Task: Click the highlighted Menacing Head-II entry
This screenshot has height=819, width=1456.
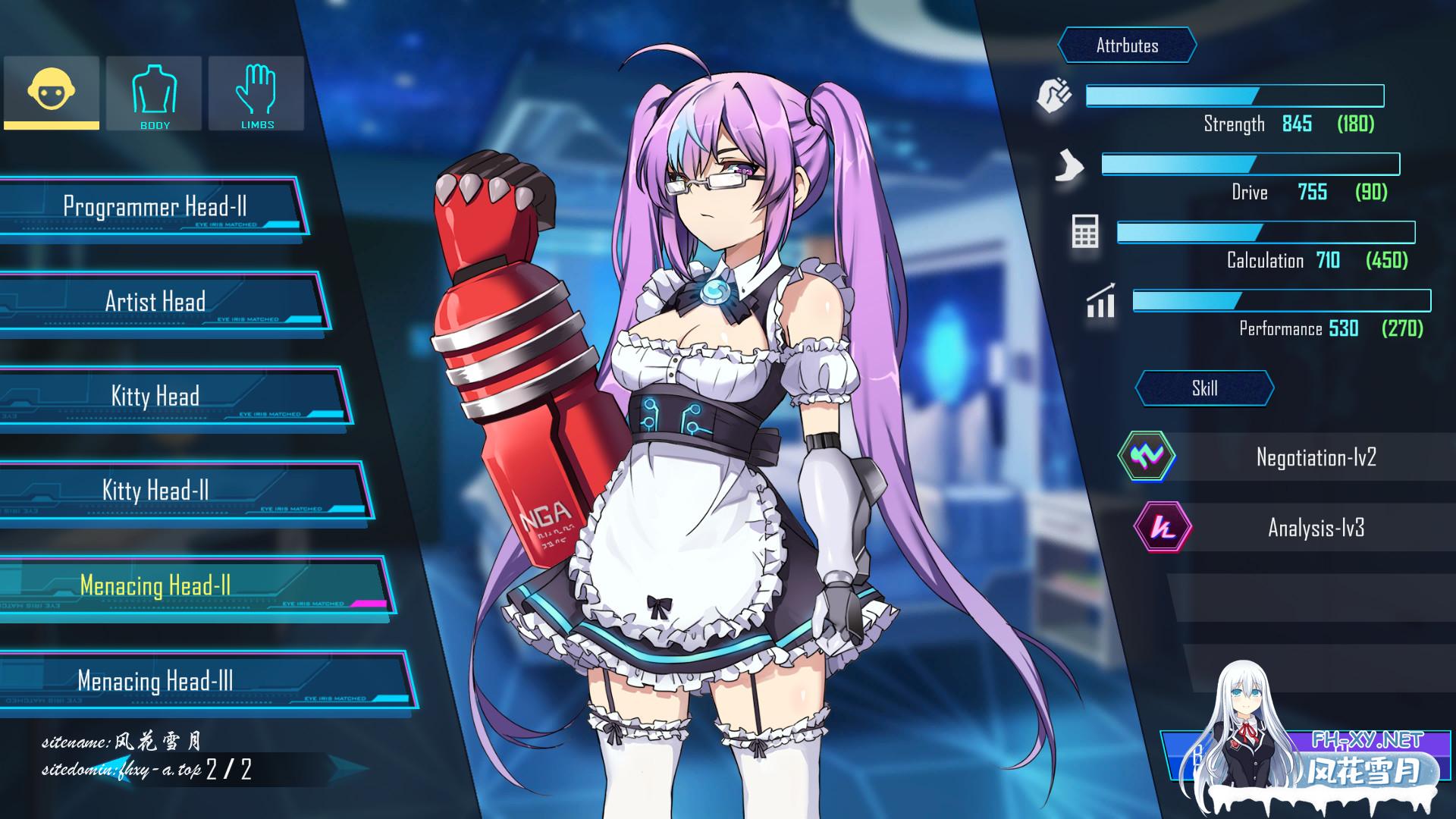Action: click(155, 586)
